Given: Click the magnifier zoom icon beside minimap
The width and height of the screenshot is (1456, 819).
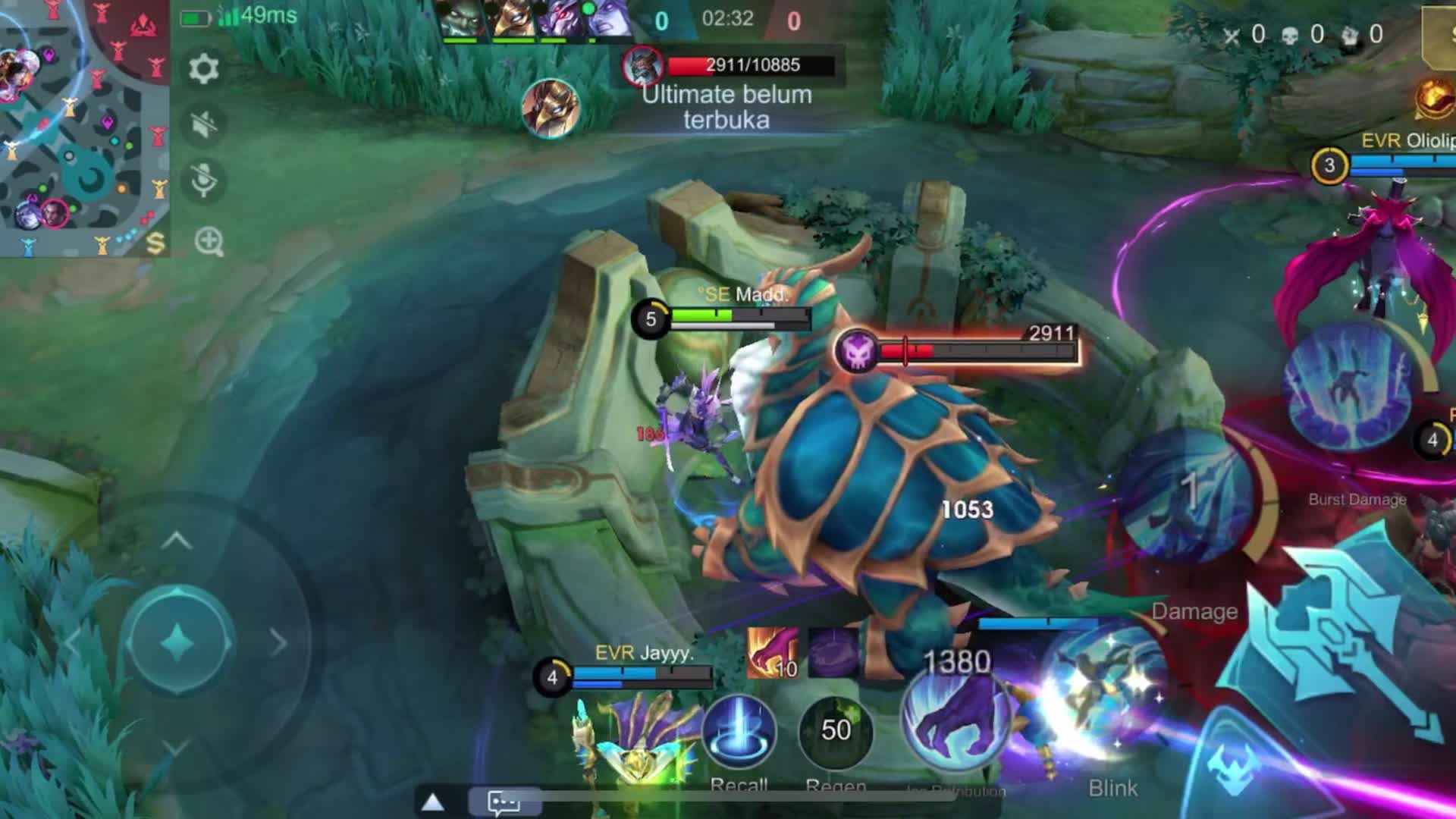Looking at the screenshot, I should coord(209,242).
